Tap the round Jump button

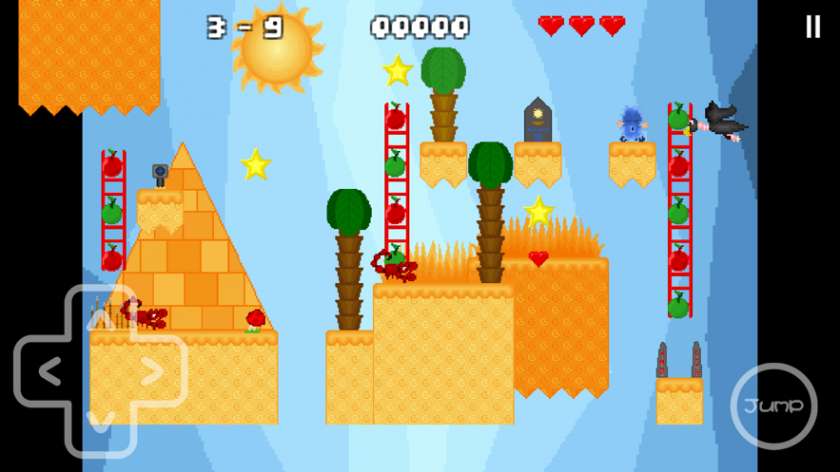pos(773,405)
